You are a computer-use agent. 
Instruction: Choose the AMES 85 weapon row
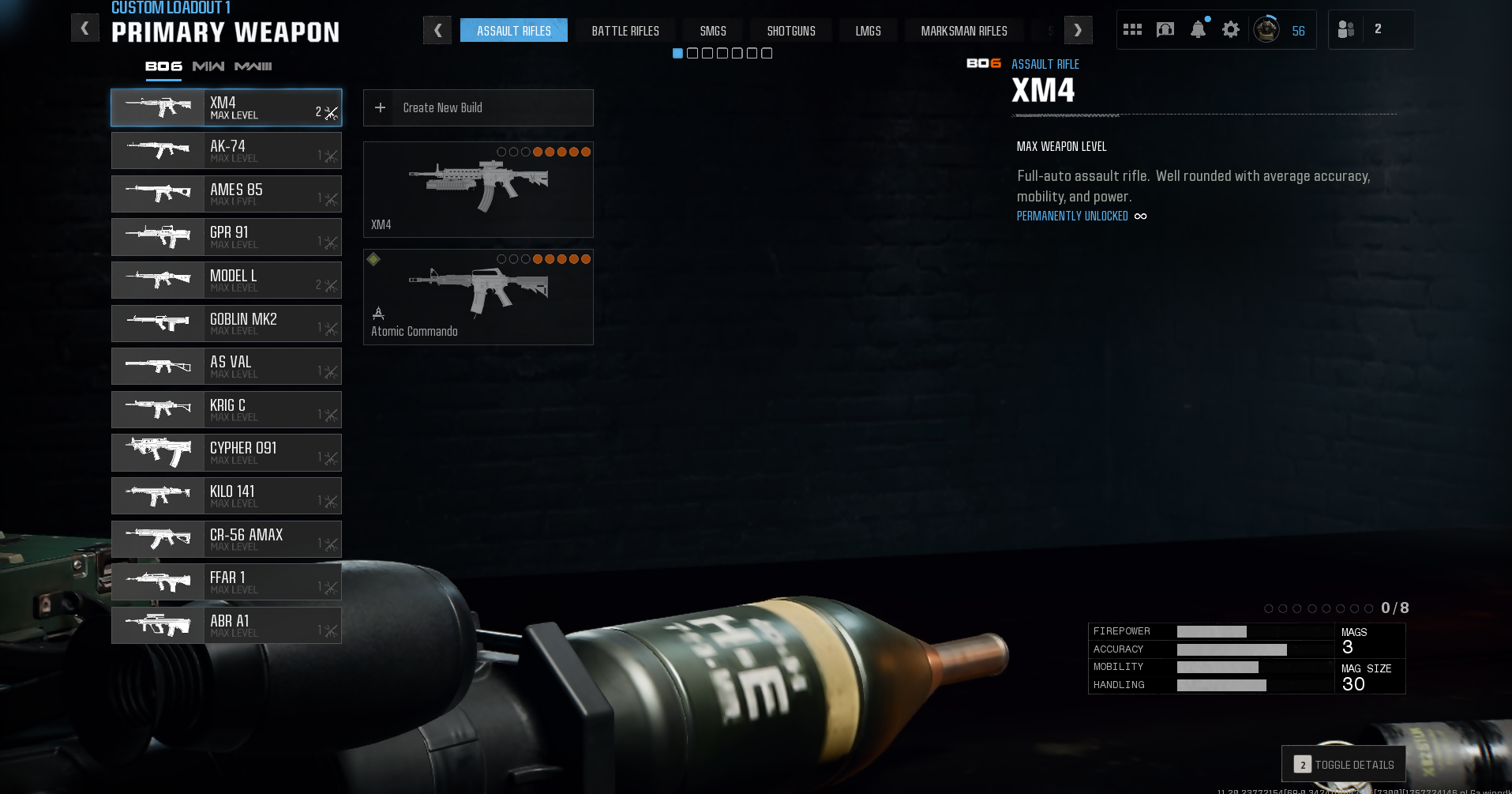coord(226,194)
